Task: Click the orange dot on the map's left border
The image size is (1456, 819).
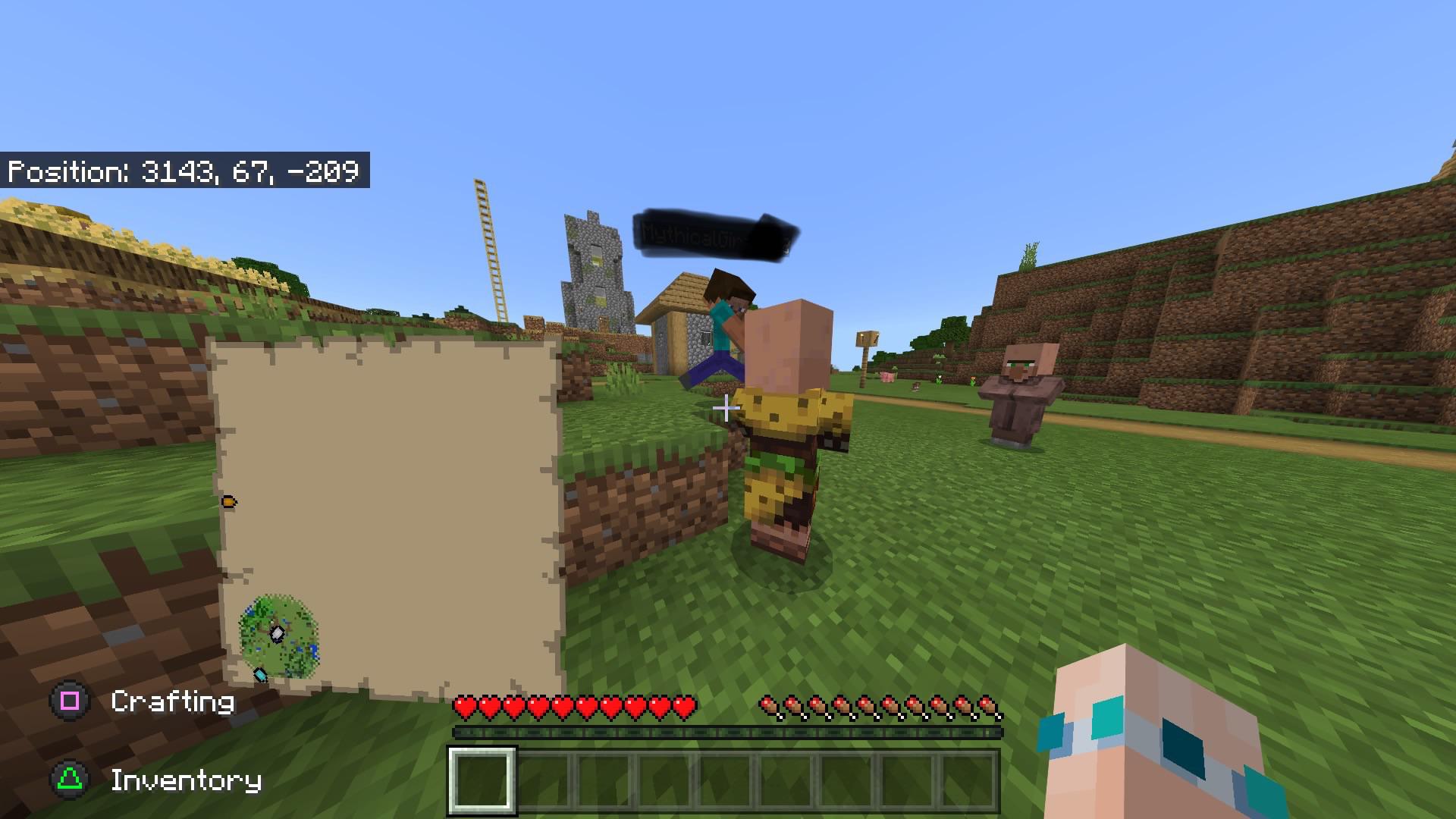Action: tap(229, 501)
